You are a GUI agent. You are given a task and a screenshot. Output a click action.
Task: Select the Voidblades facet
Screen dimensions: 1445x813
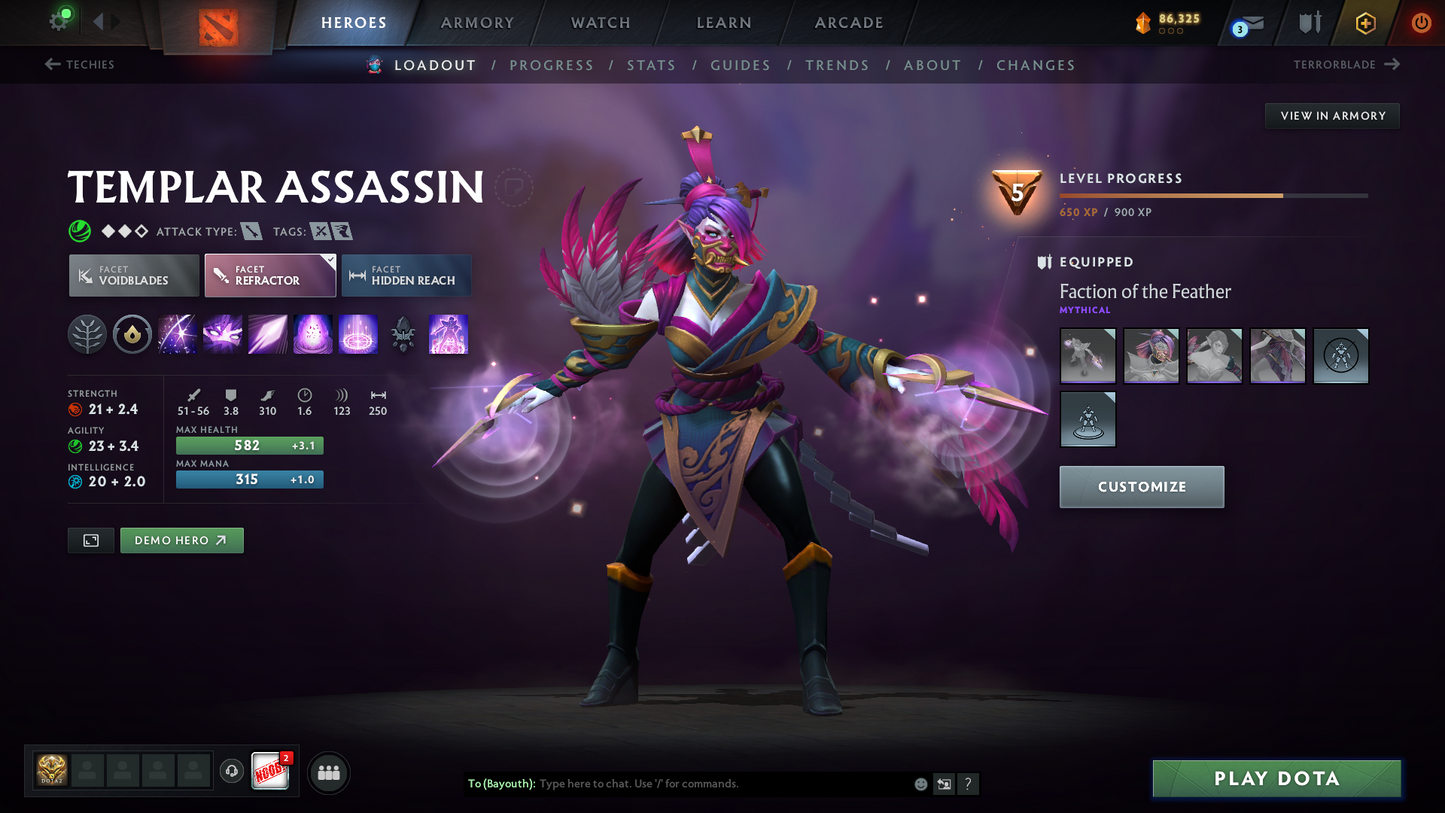(133, 275)
